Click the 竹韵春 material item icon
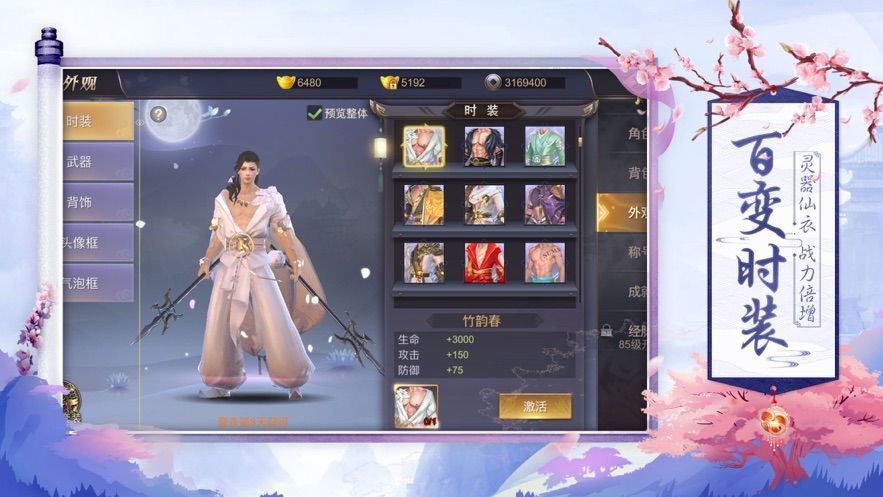The width and height of the screenshot is (883, 497). 415,406
